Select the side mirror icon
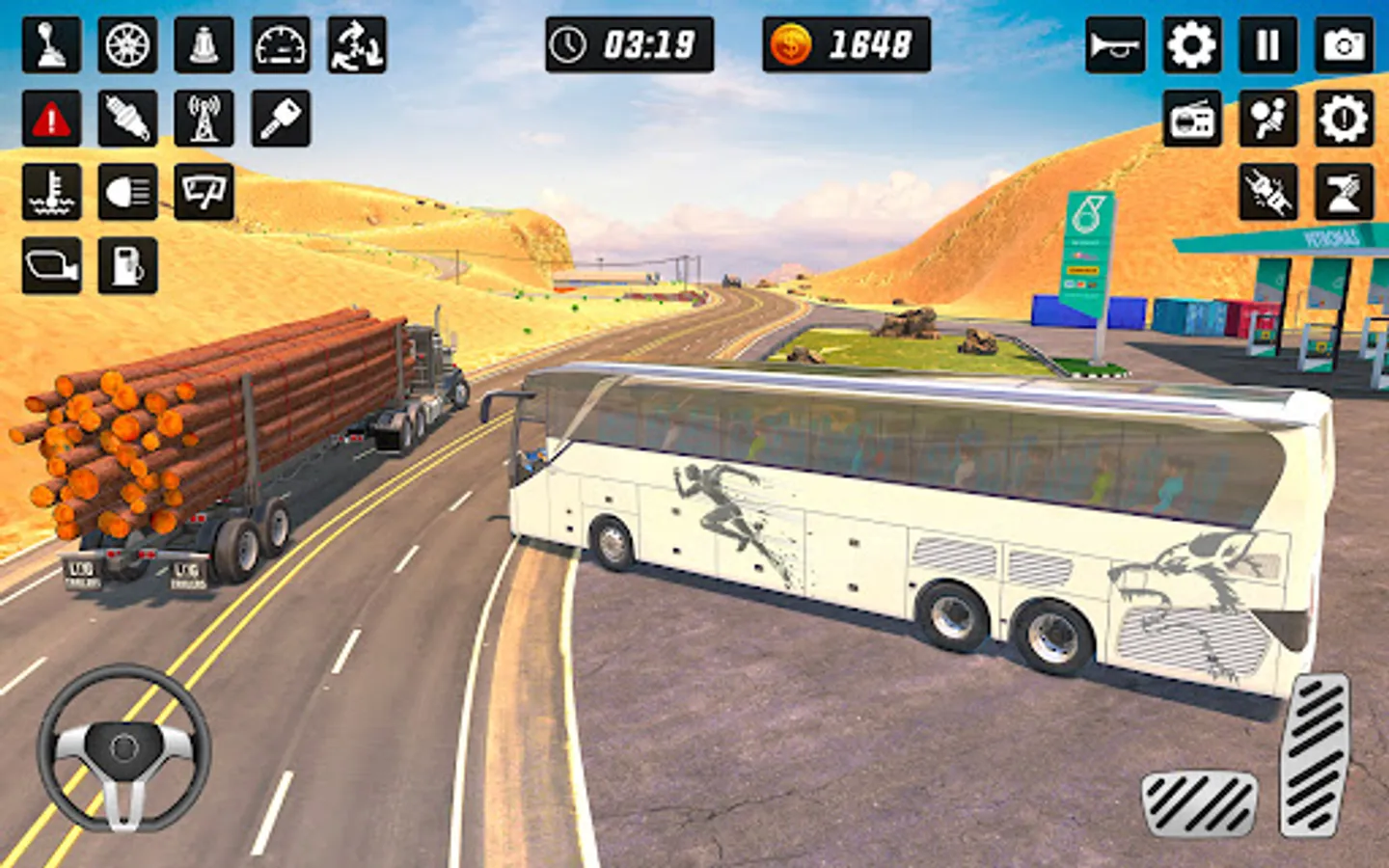This screenshot has height=868, width=1389. (51, 265)
